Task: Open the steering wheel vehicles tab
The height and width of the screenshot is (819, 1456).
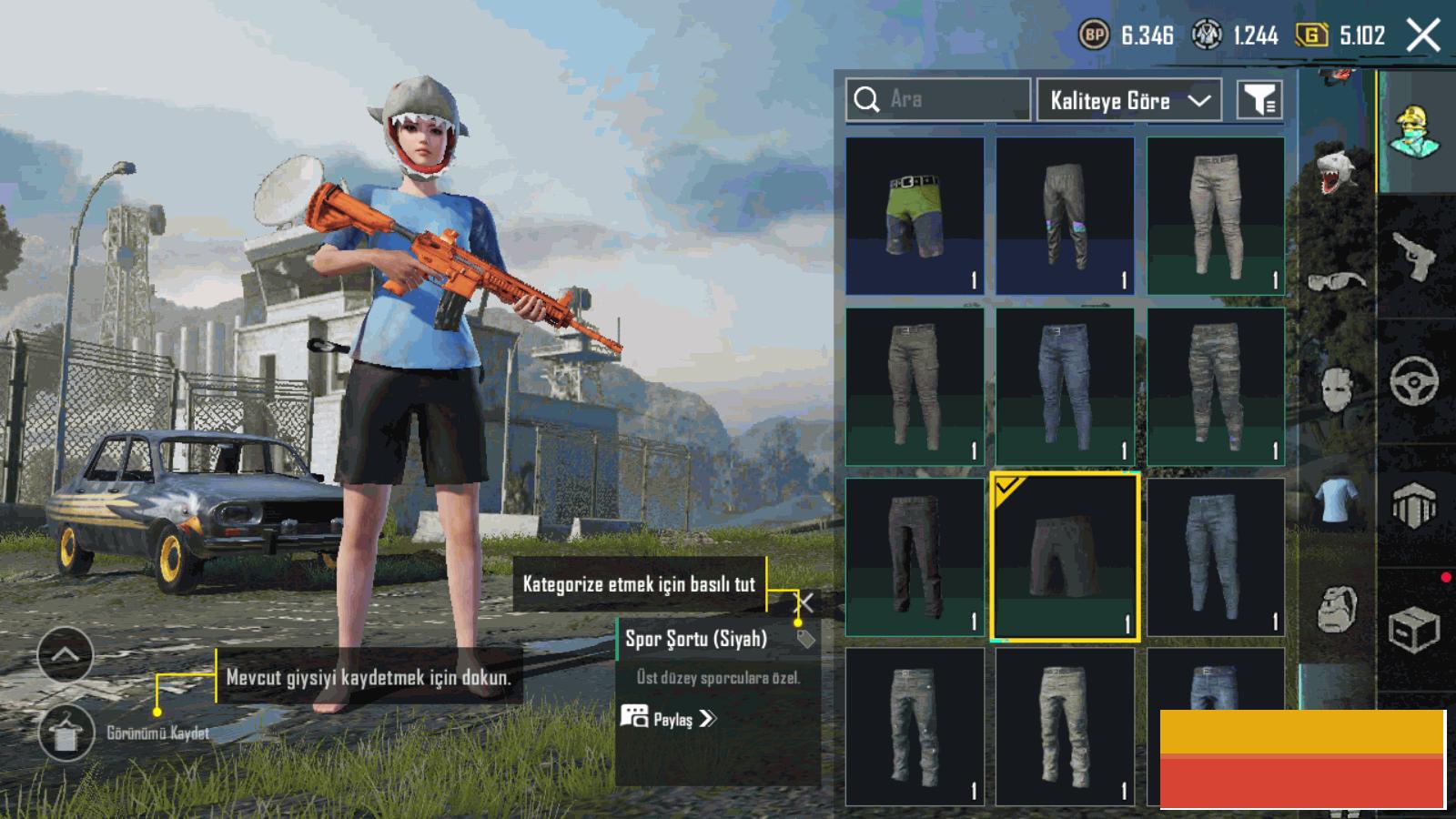Action: point(1415,380)
